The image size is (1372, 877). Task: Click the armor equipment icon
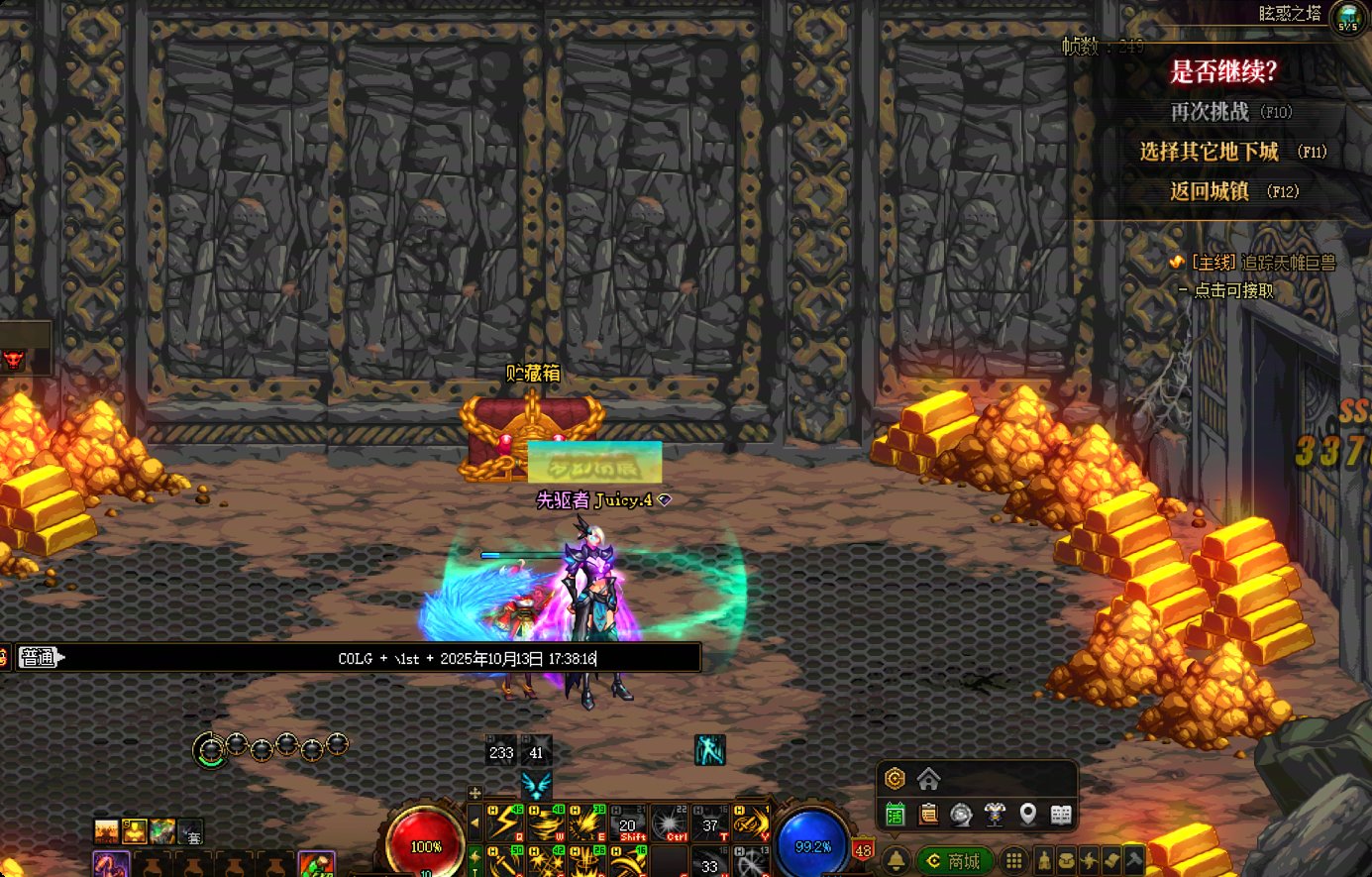(995, 815)
